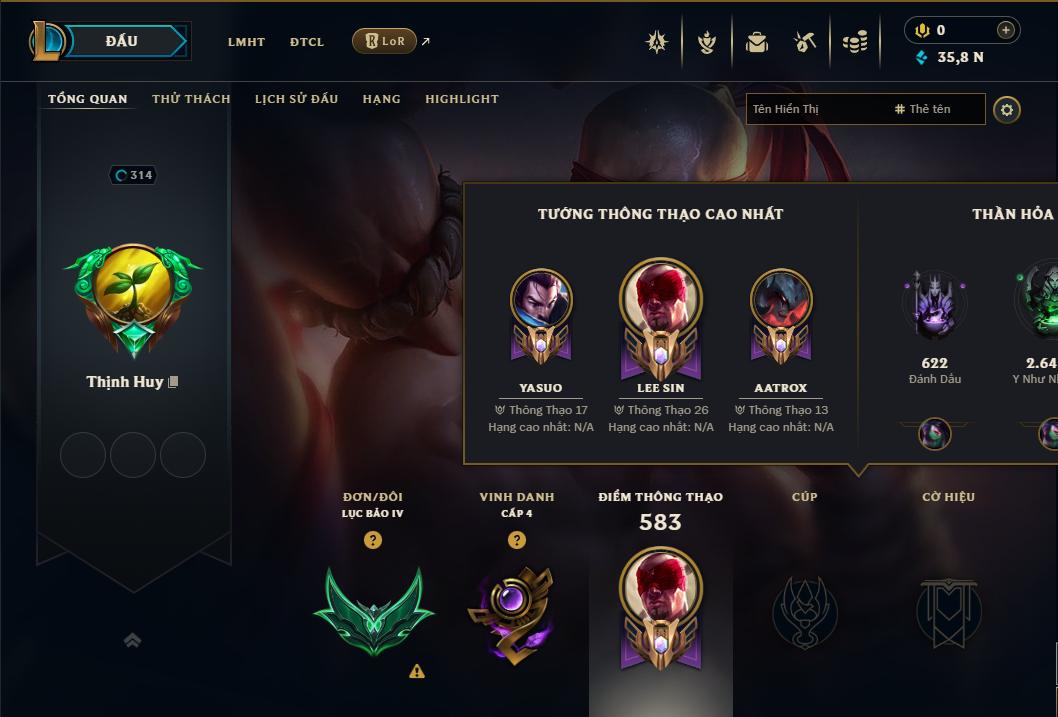Launch Legends of Runeterra via LoR button
Image resolution: width=1058 pixels, height=717 pixels.
pyautogui.click(x=385, y=41)
